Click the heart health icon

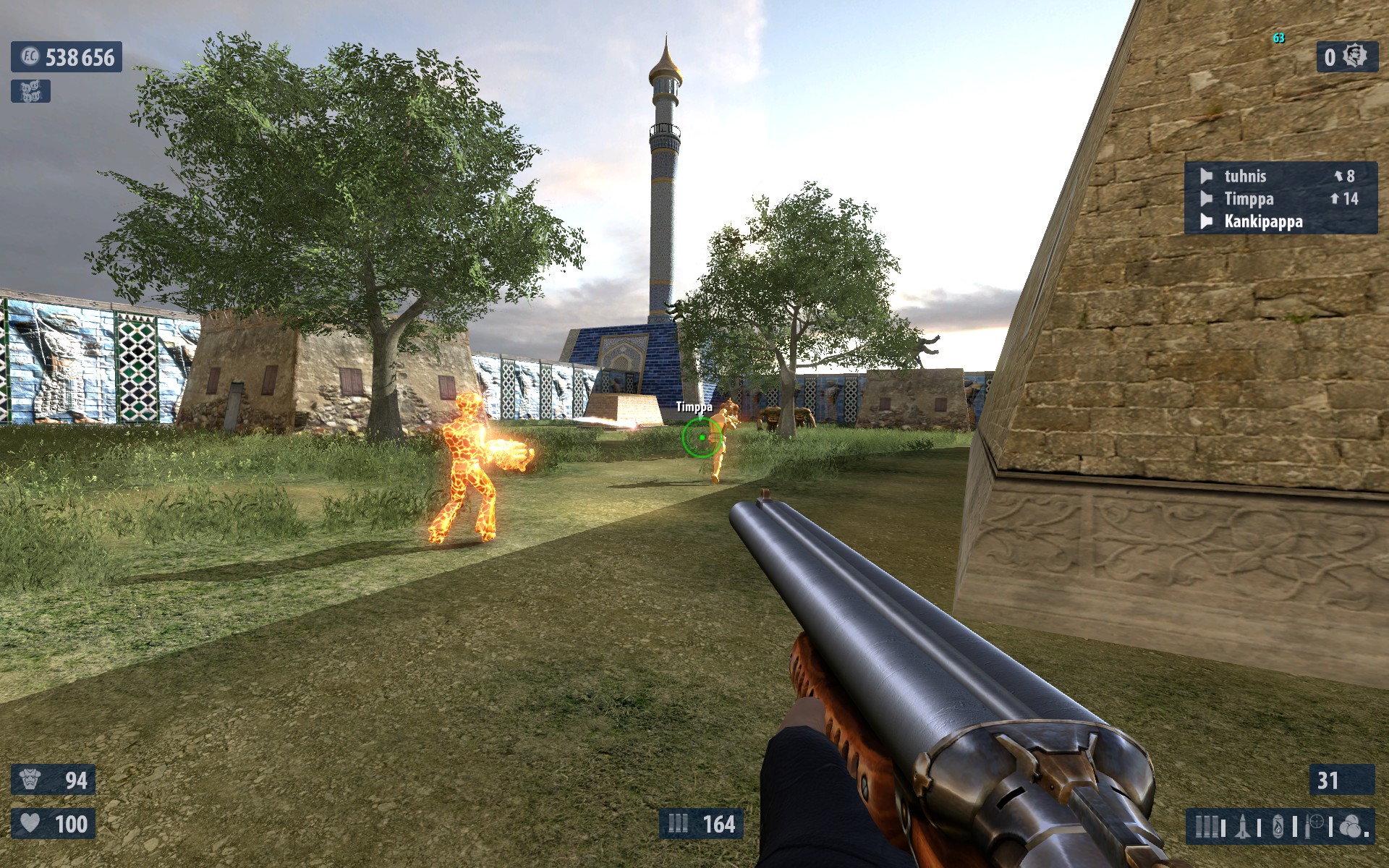pos(30,823)
